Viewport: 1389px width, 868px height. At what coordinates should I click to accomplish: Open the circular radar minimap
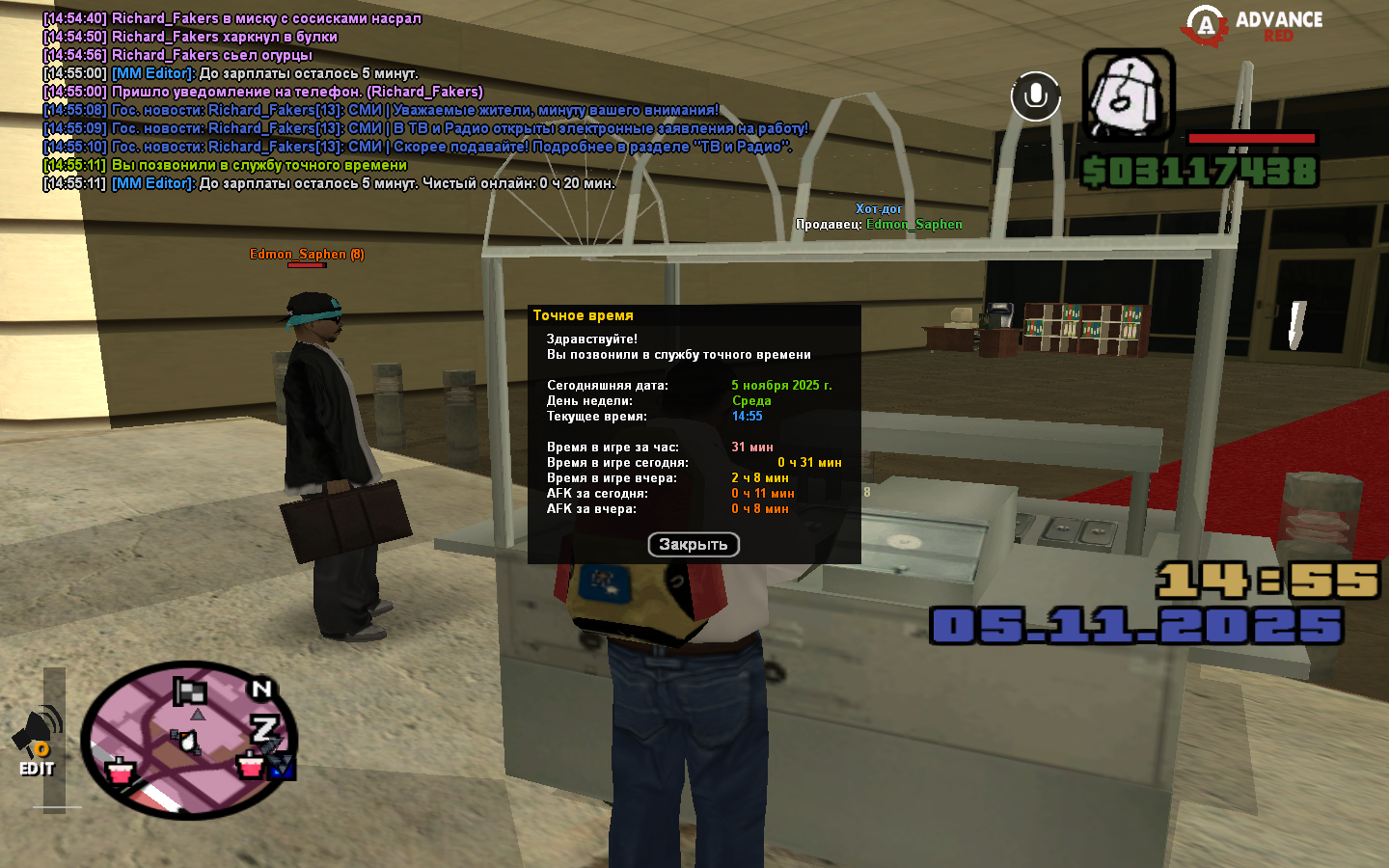pyautogui.click(x=188, y=740)
